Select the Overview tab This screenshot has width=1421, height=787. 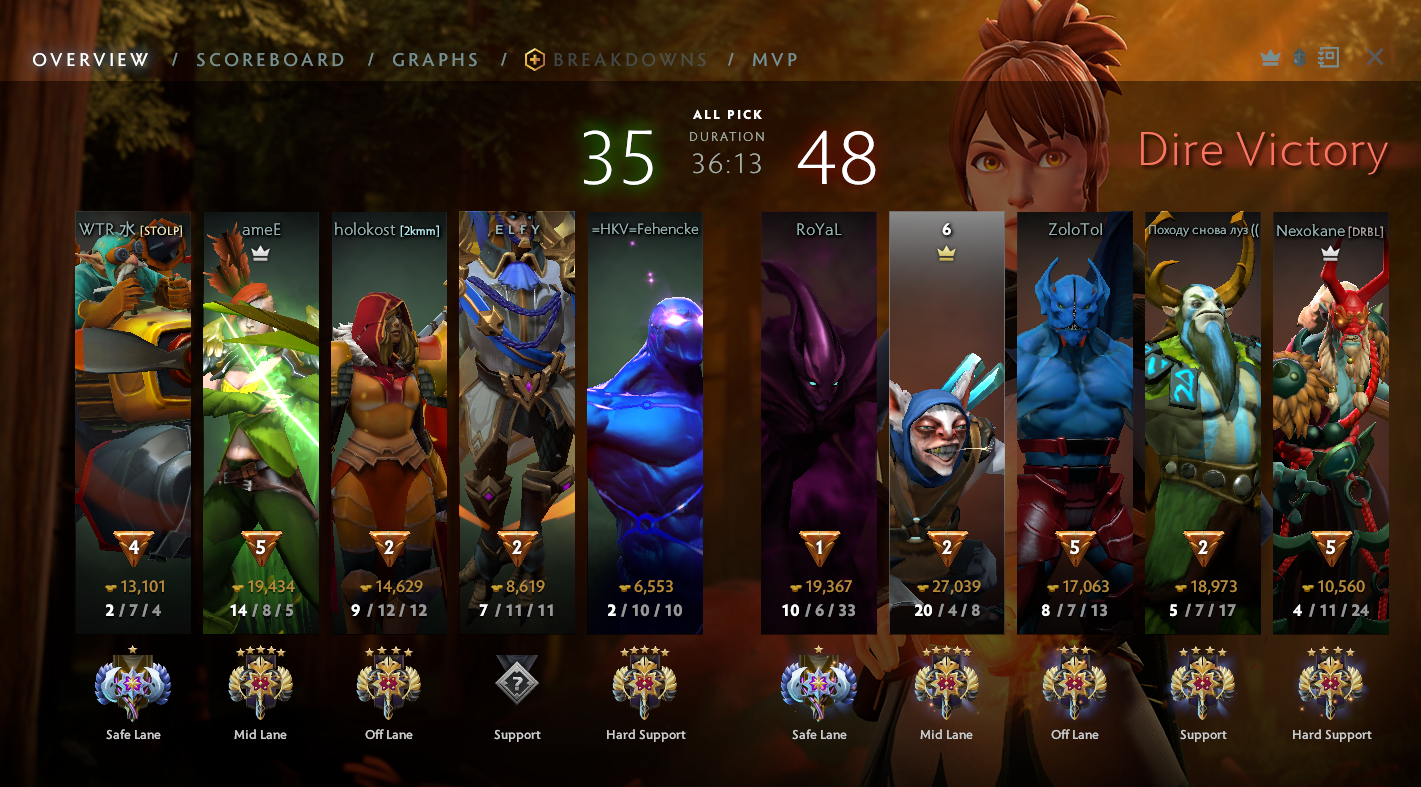(91, 60)
